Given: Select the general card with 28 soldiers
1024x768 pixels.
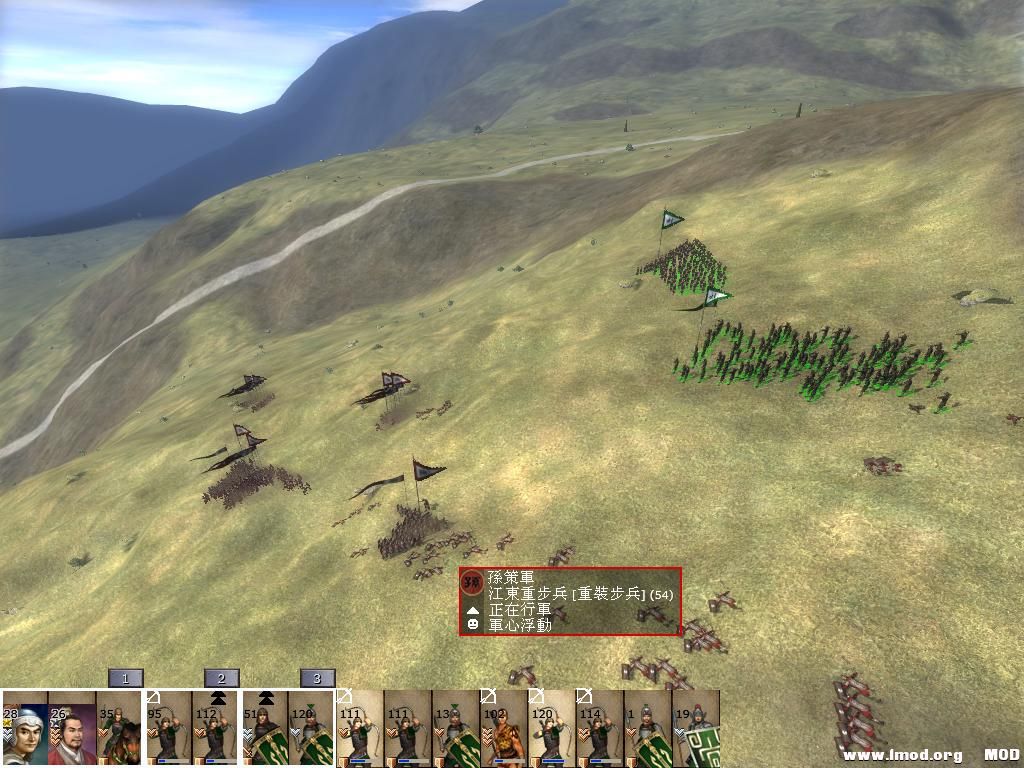Looking at the screenshot, I should [x=24, y=728].
